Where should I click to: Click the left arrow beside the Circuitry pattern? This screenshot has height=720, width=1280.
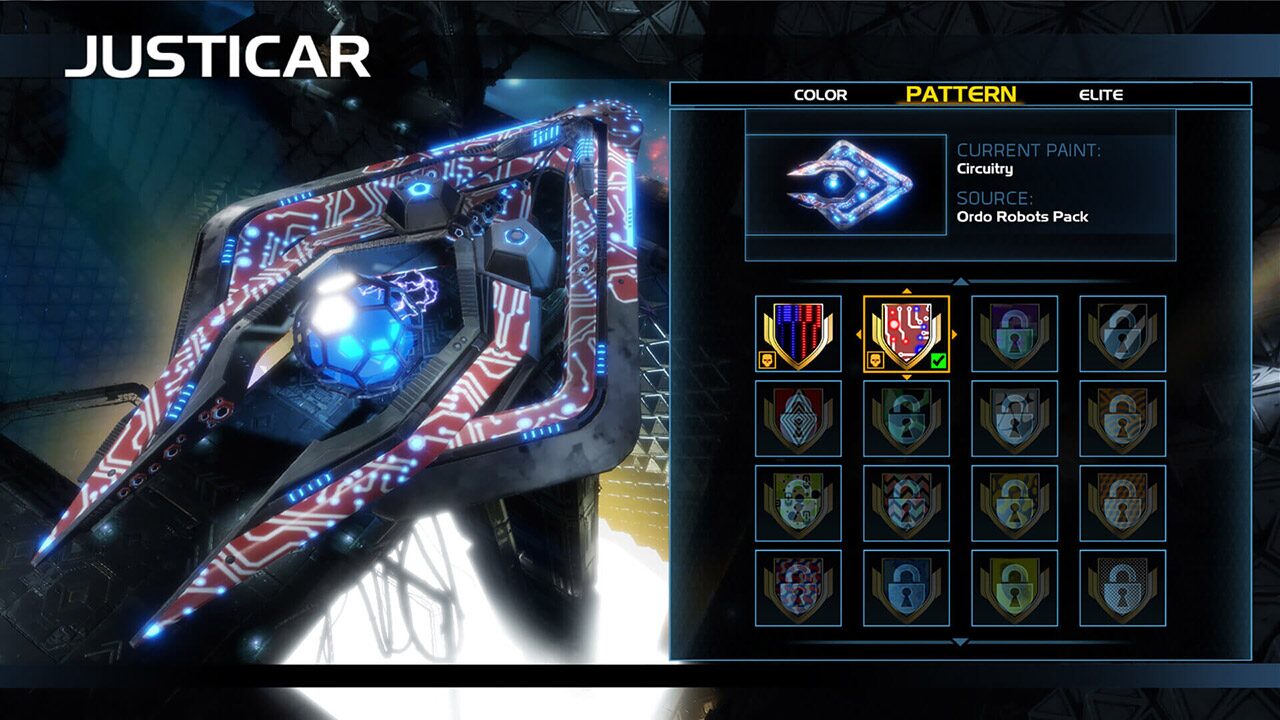click(x=859, y=334)
